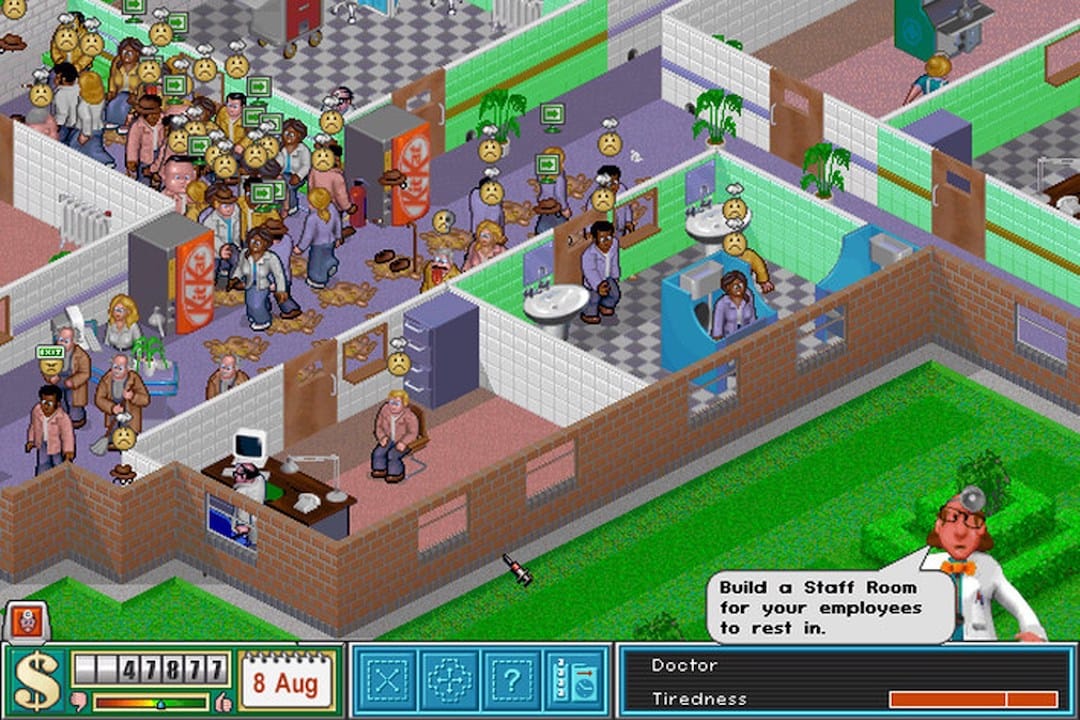Image resolution: width=1080 pixels, height=720 pixels.
Task: Select the furnish corridor tool
Action: click(x=449, y=680)
